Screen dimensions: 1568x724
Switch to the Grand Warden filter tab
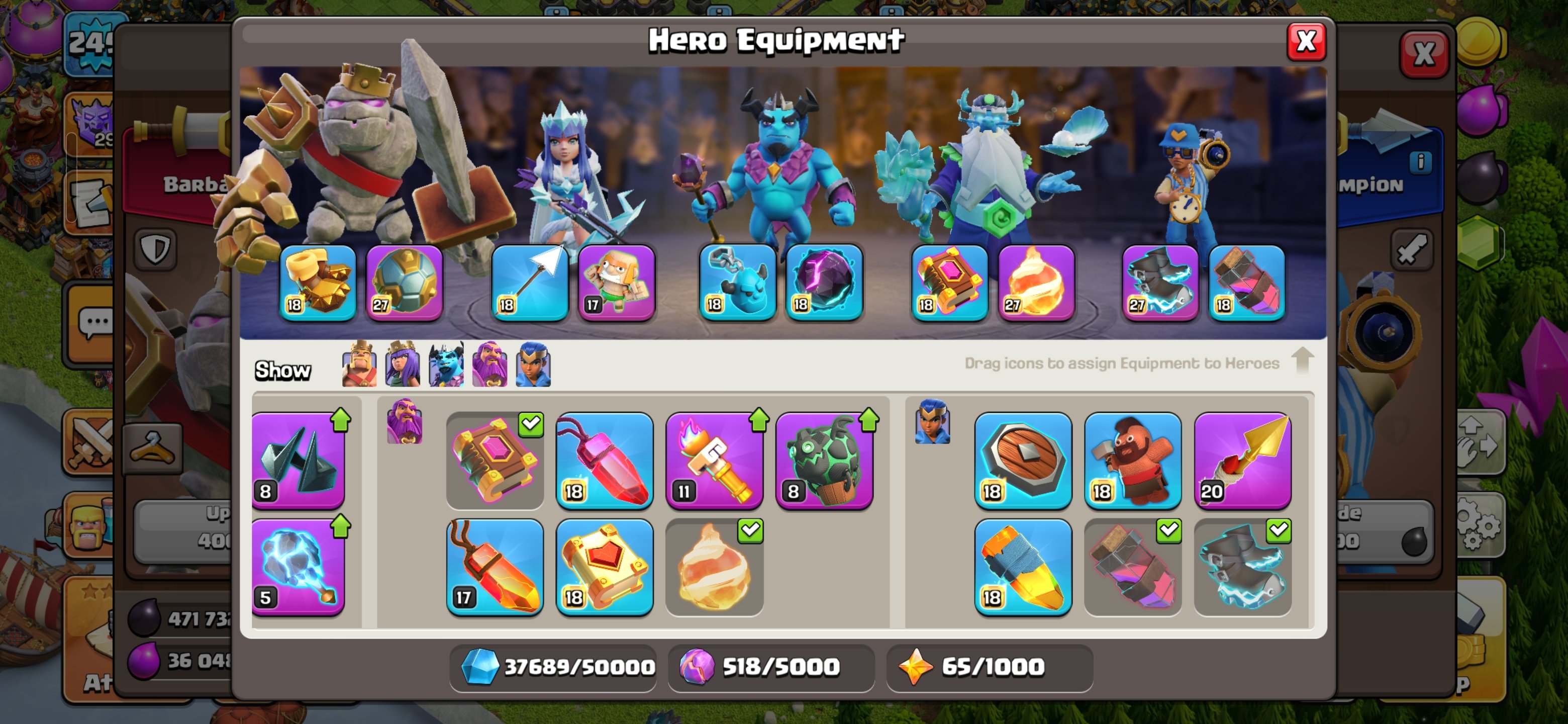coord(491,366)
